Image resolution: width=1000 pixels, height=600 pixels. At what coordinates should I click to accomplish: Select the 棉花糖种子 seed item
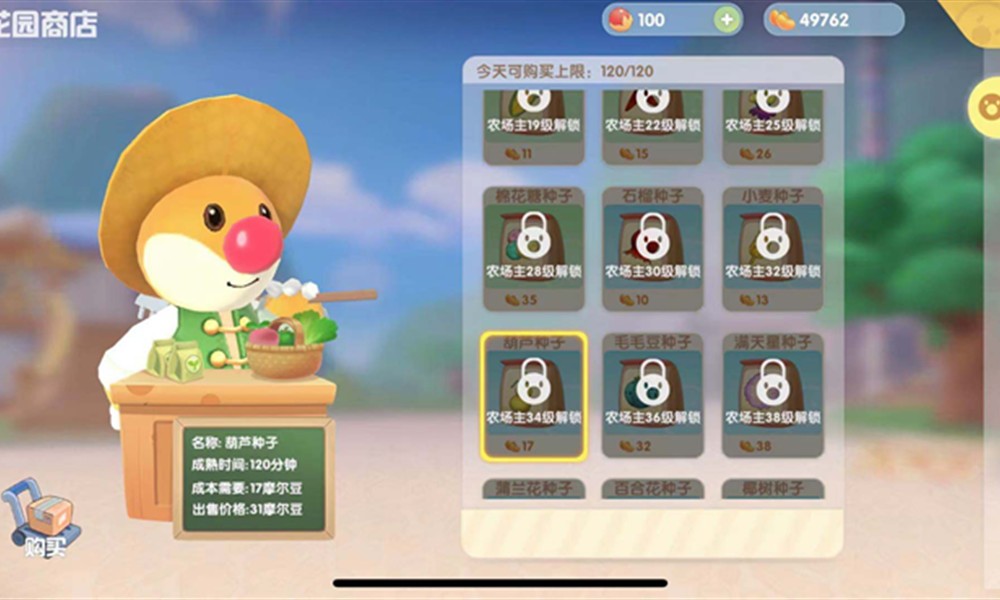(533, 248)
